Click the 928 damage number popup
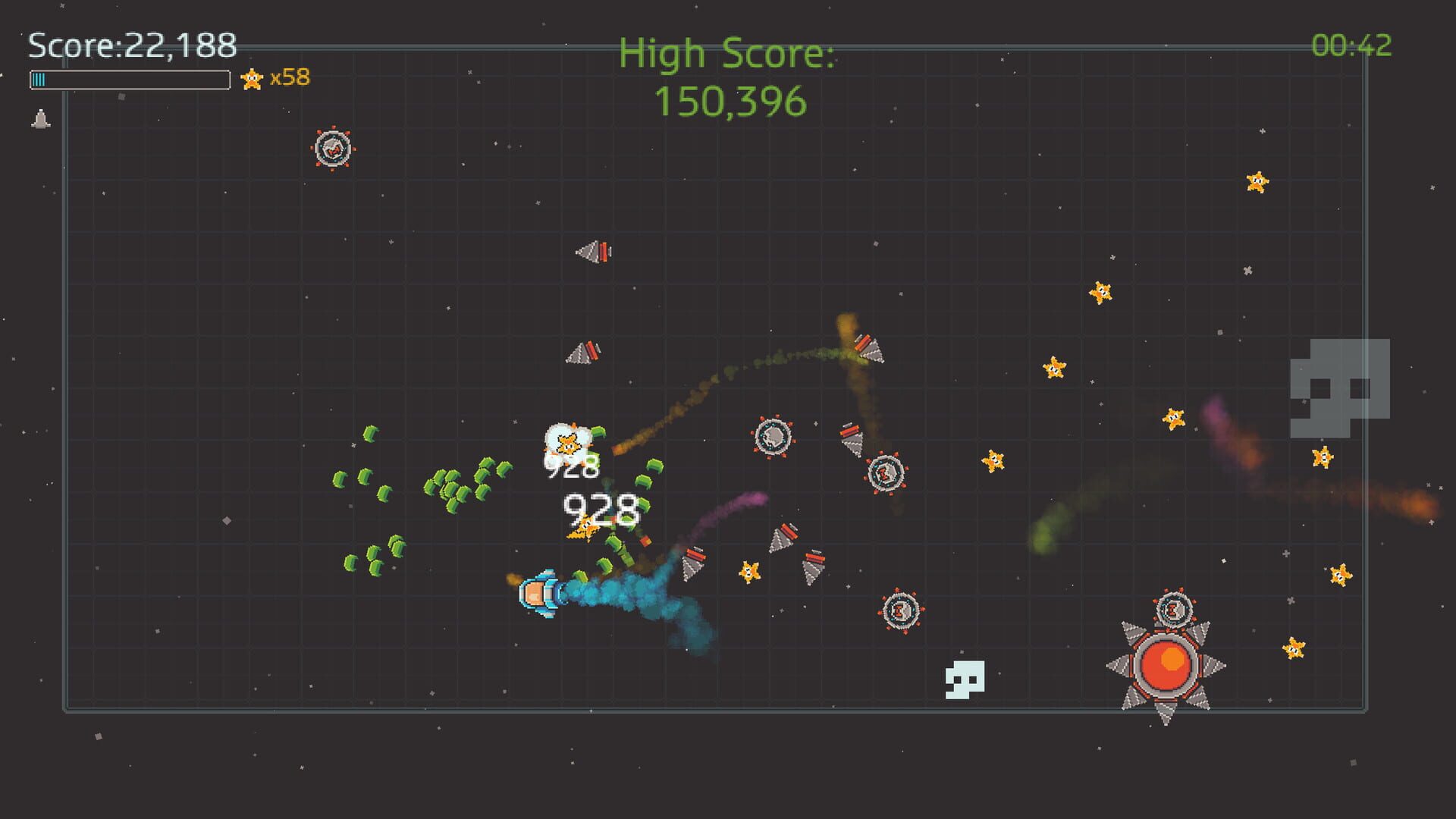Viewport: 1456px width, 819px height. coord(598,511)
